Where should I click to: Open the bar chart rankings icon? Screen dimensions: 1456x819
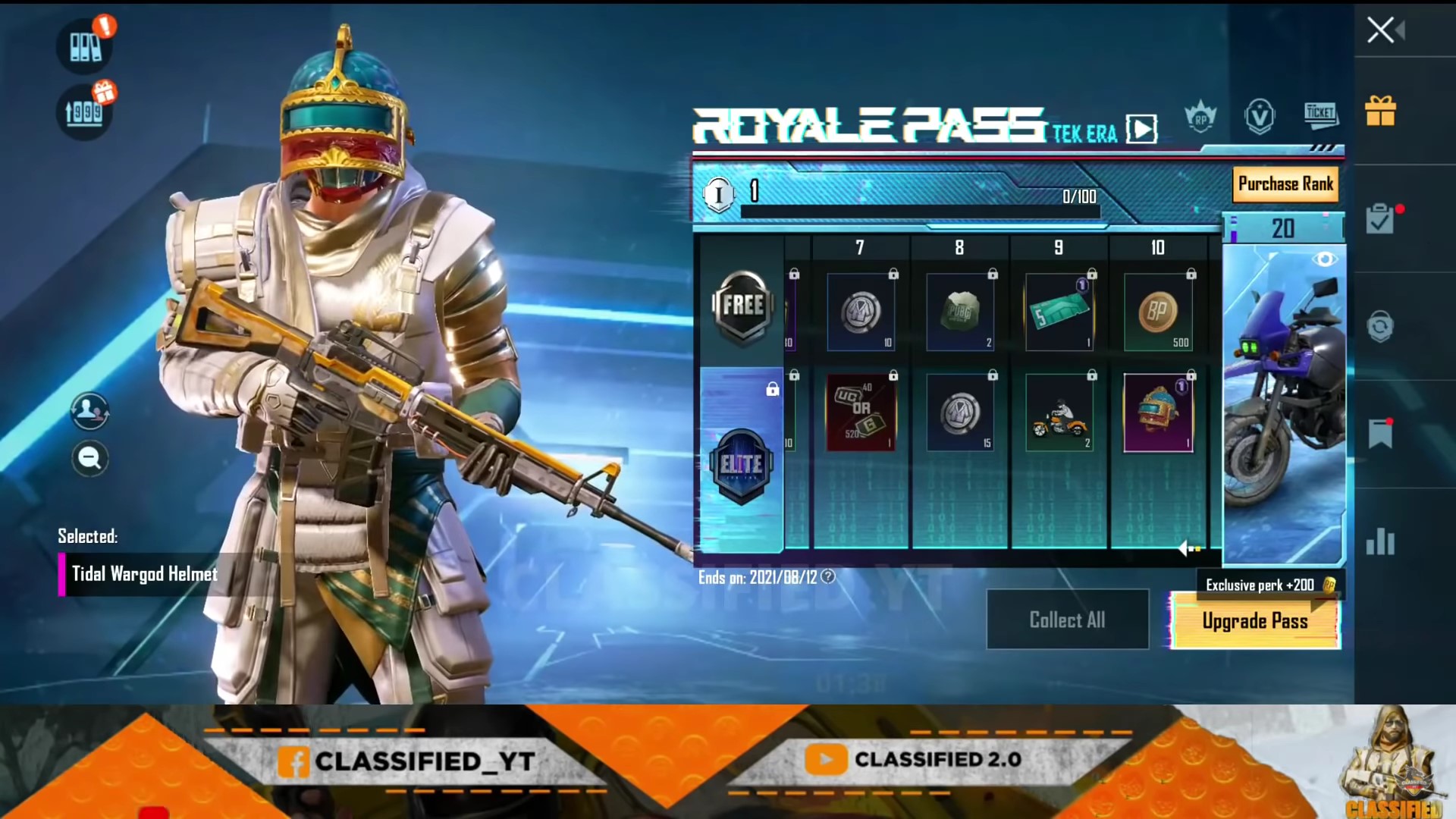click(x=1380, y=541)
